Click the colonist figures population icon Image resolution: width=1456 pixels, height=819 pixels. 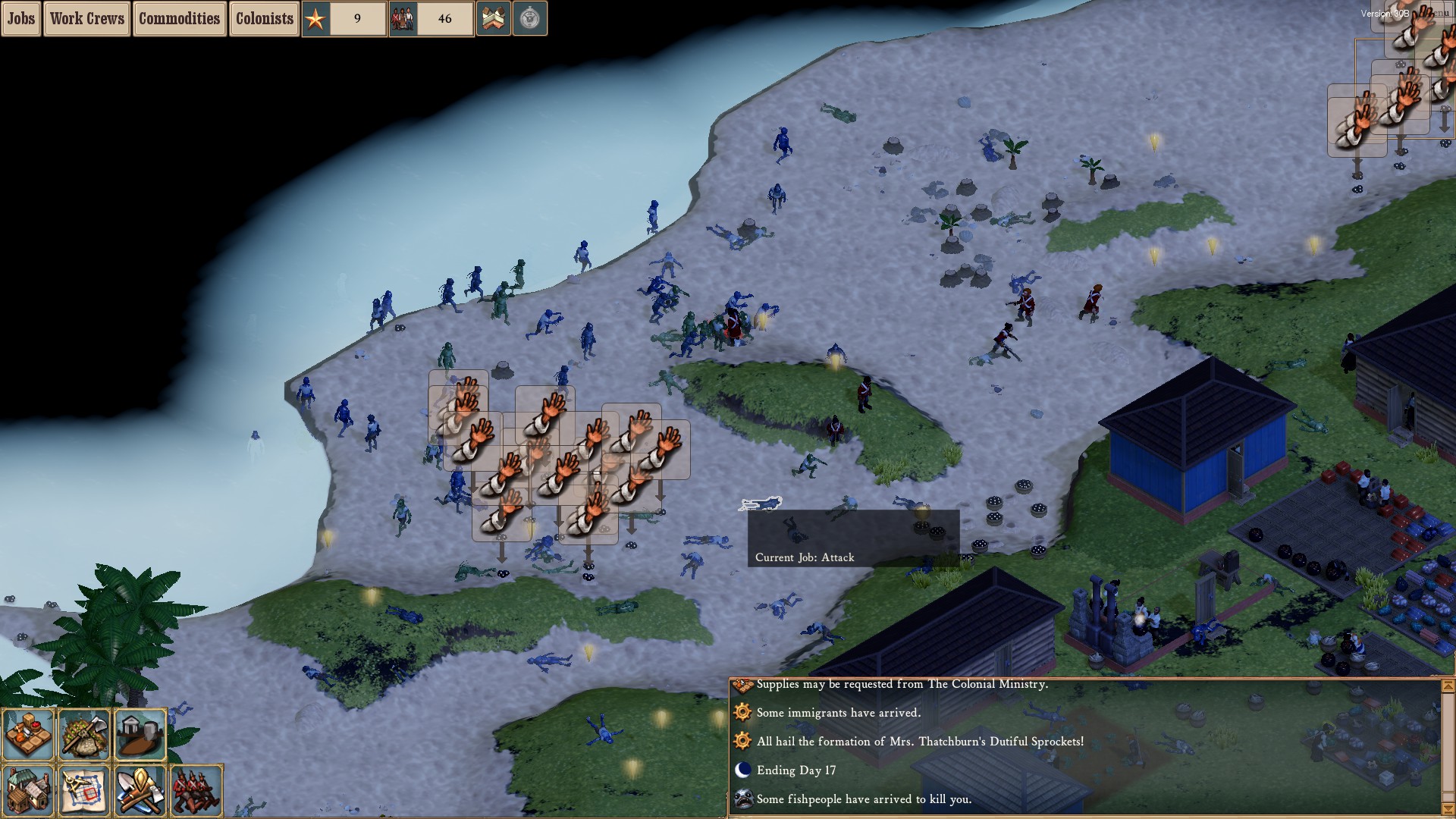tap(403, 18)
